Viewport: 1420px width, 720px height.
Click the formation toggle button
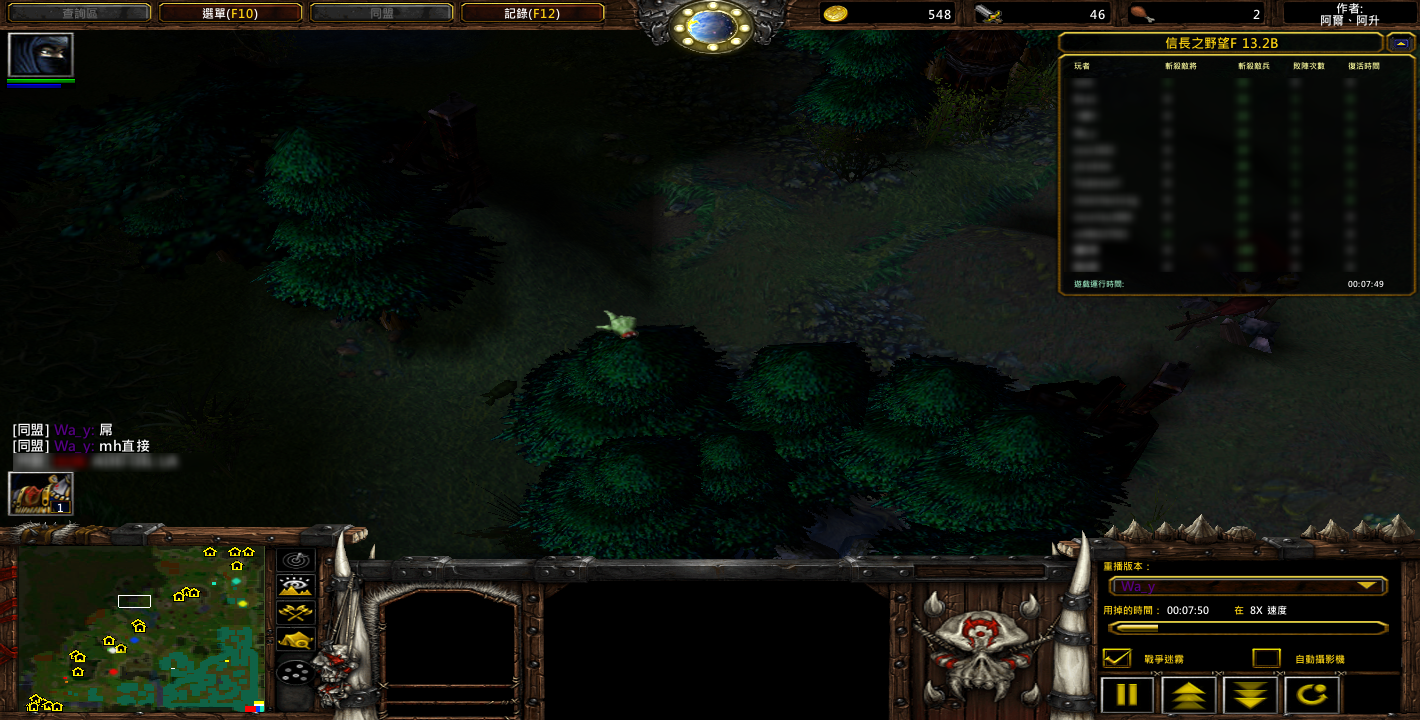(296, 672)
